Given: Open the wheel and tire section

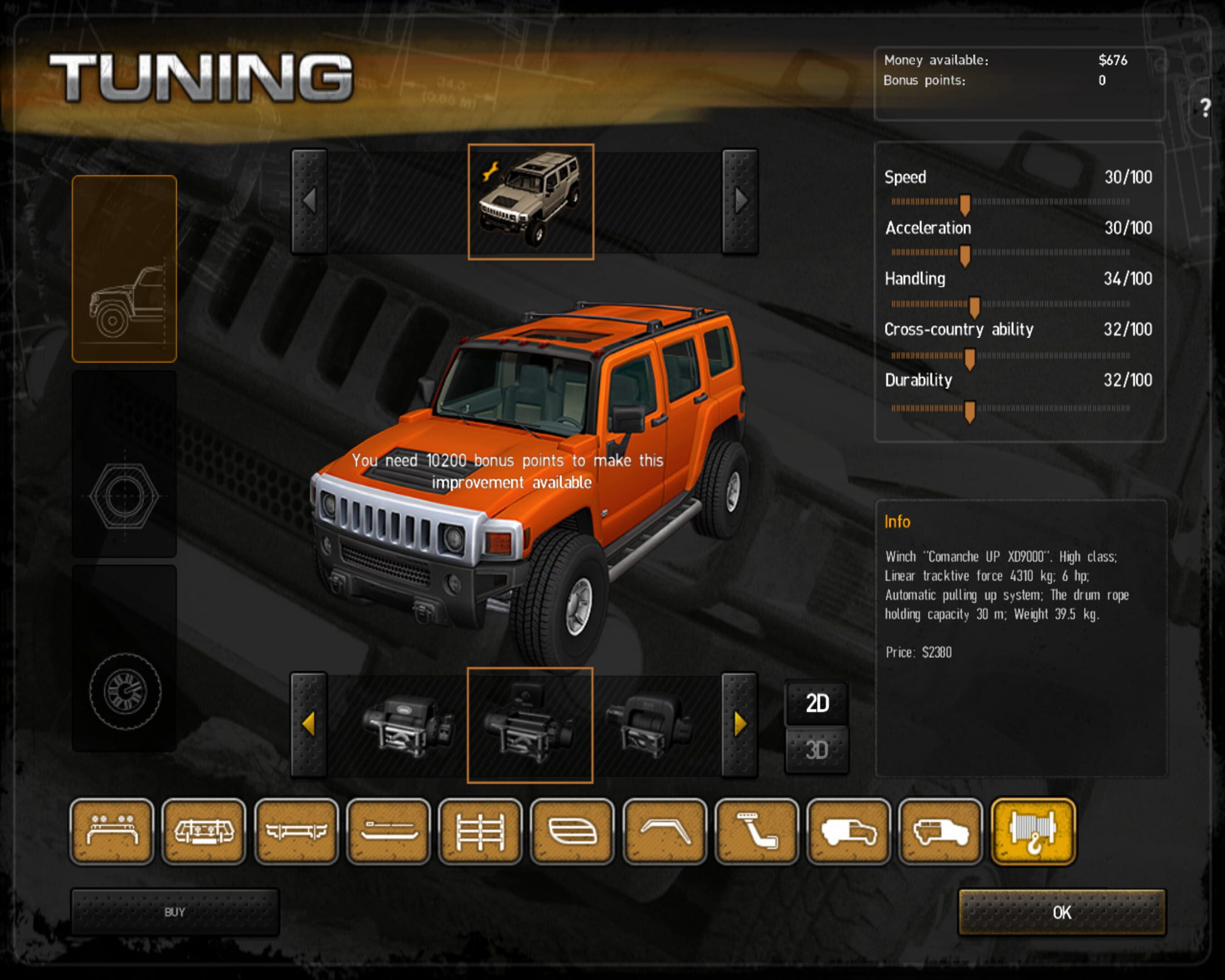Looking at the screenshot, I should pos(124,659).
